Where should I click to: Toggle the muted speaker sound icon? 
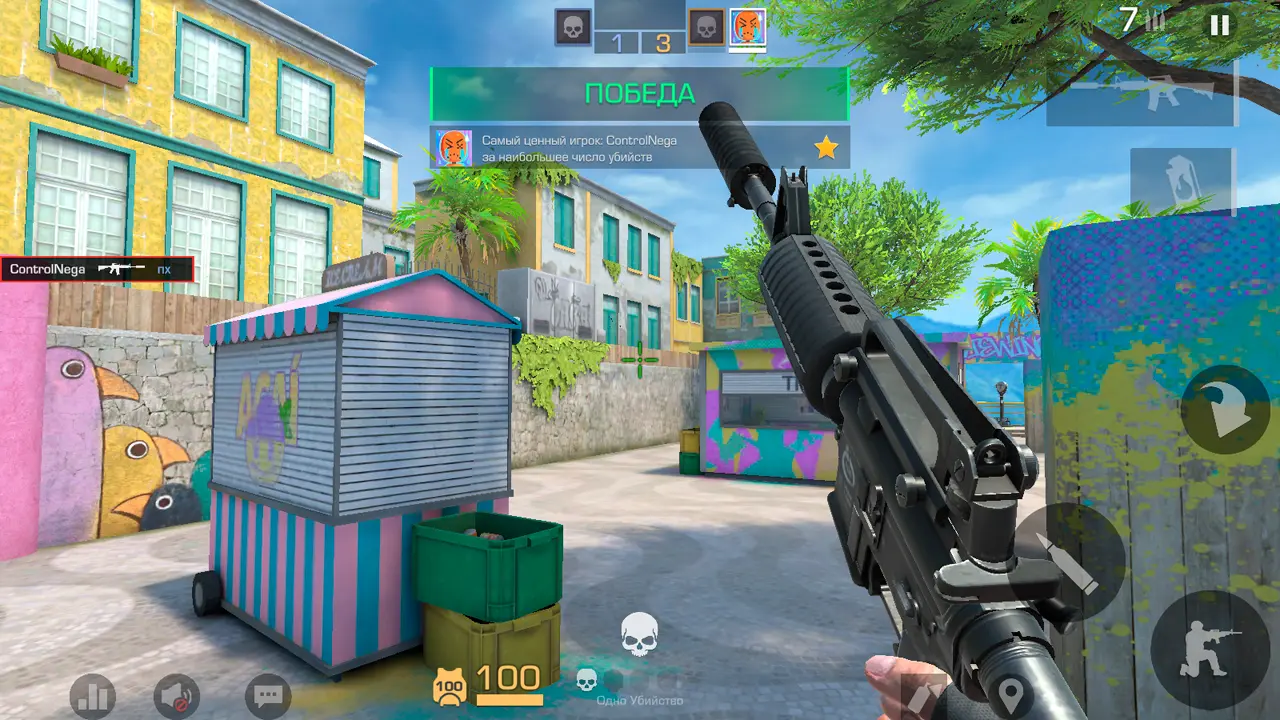[177, 696]
